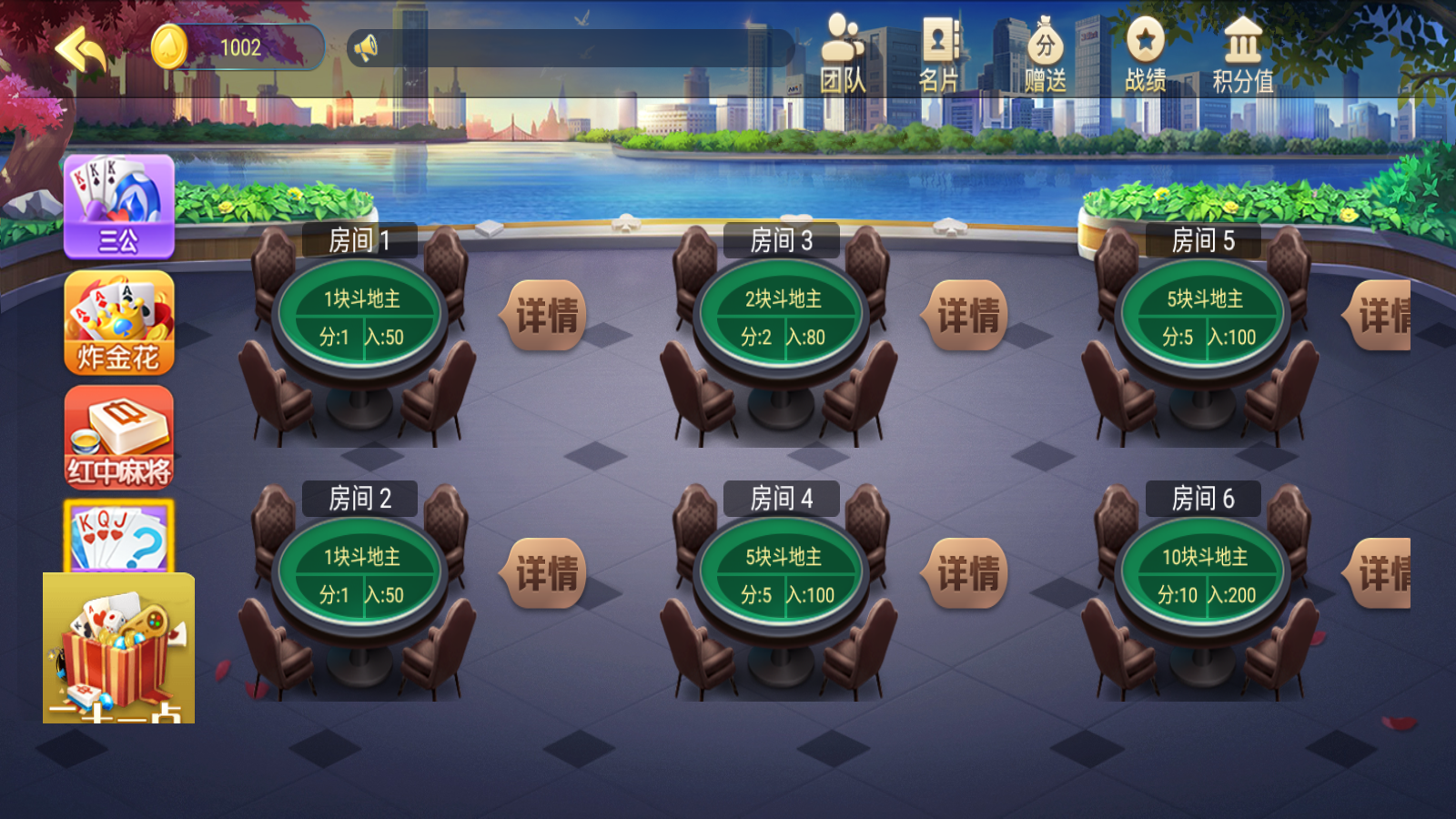Select the 房间 5 room label
Viewport: 1456px width, 819px height.
click(1203, 239)
